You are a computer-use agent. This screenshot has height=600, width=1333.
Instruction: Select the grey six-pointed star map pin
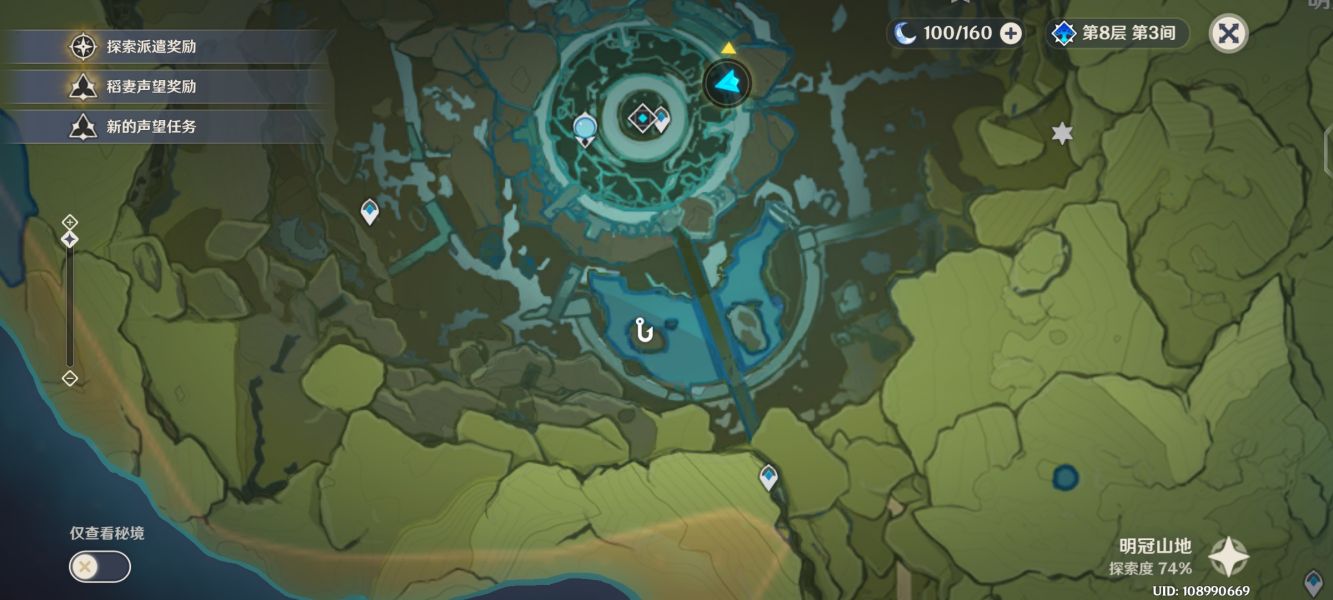(x=1062, y=134)
